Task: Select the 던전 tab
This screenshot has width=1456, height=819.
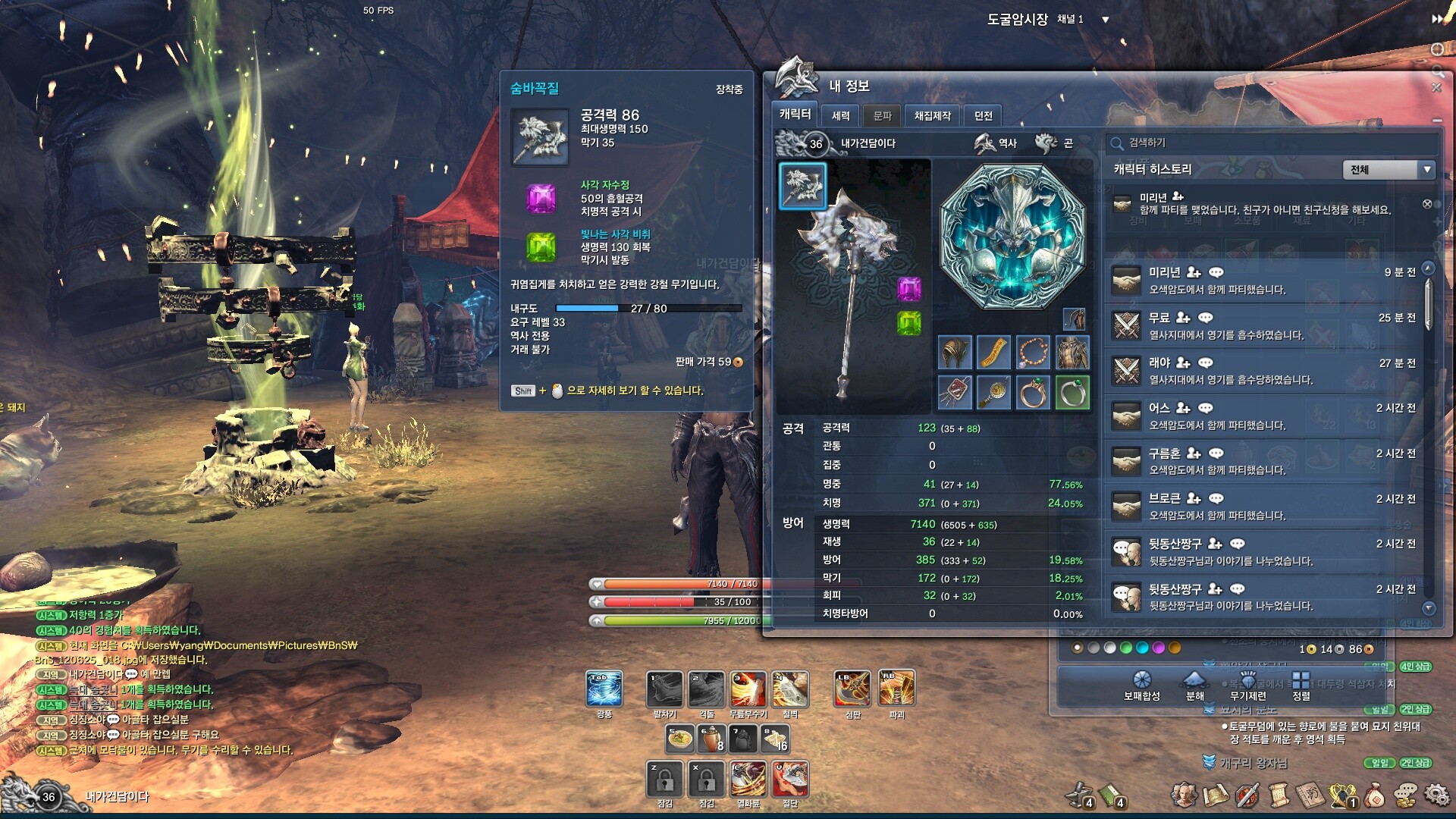Action: click(984, 115)
